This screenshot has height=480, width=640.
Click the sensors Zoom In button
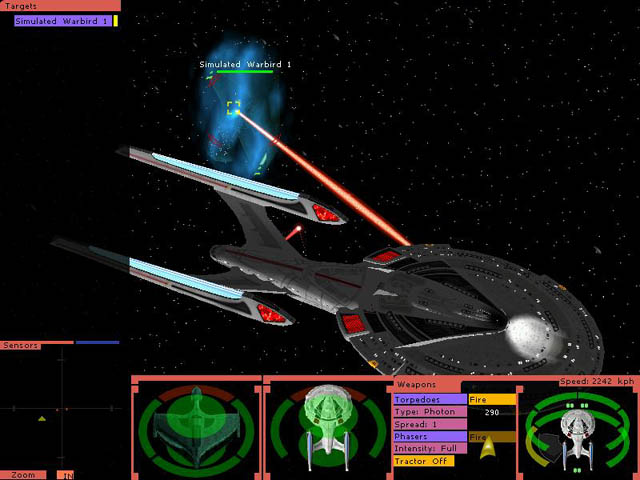(66, 475)
